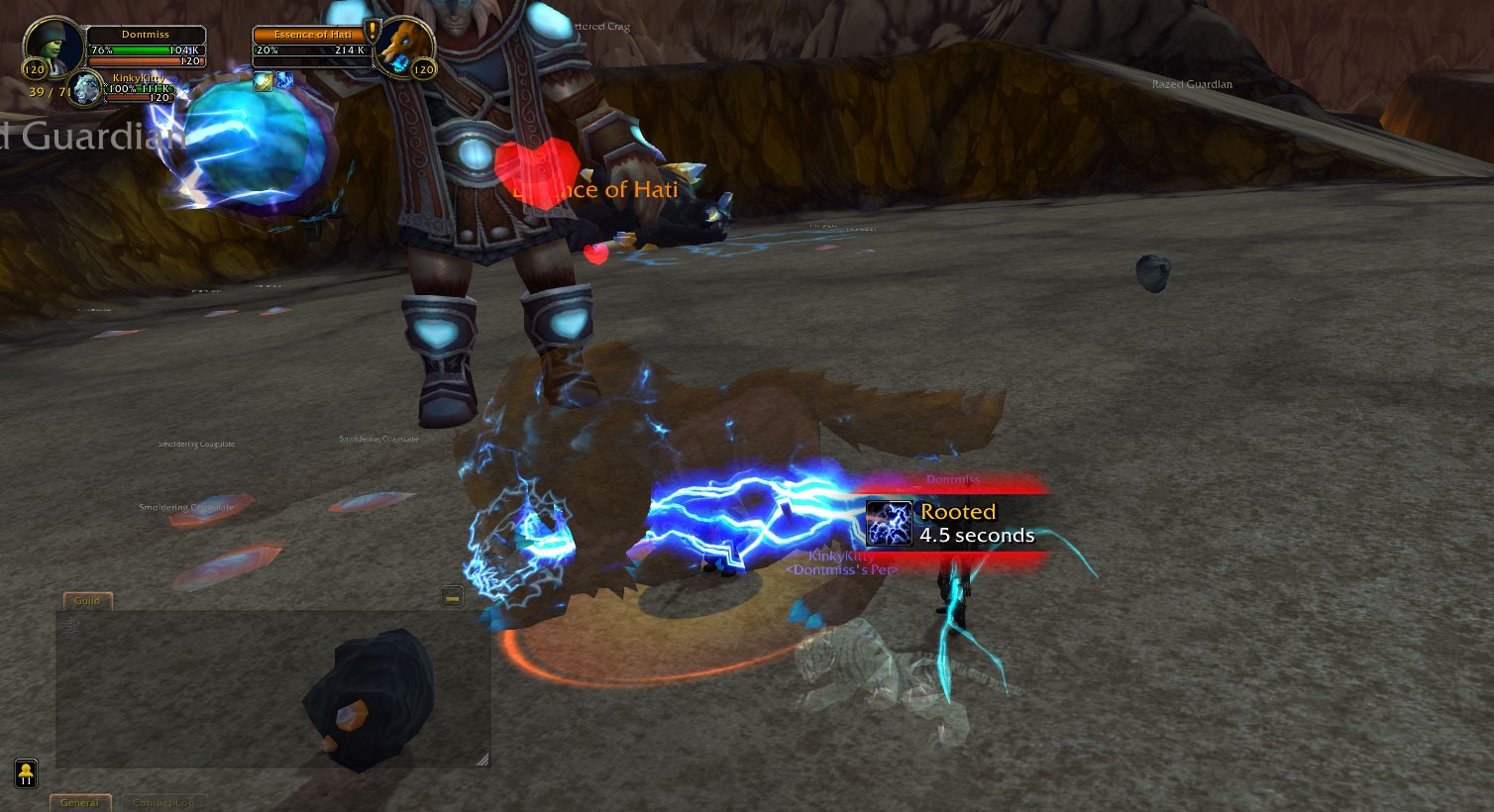Viewport: 1494px width, 812px height.
Task: Click the quest exclamation badge on the target frame
Action: pyautogui.click(x=373, y=32)
